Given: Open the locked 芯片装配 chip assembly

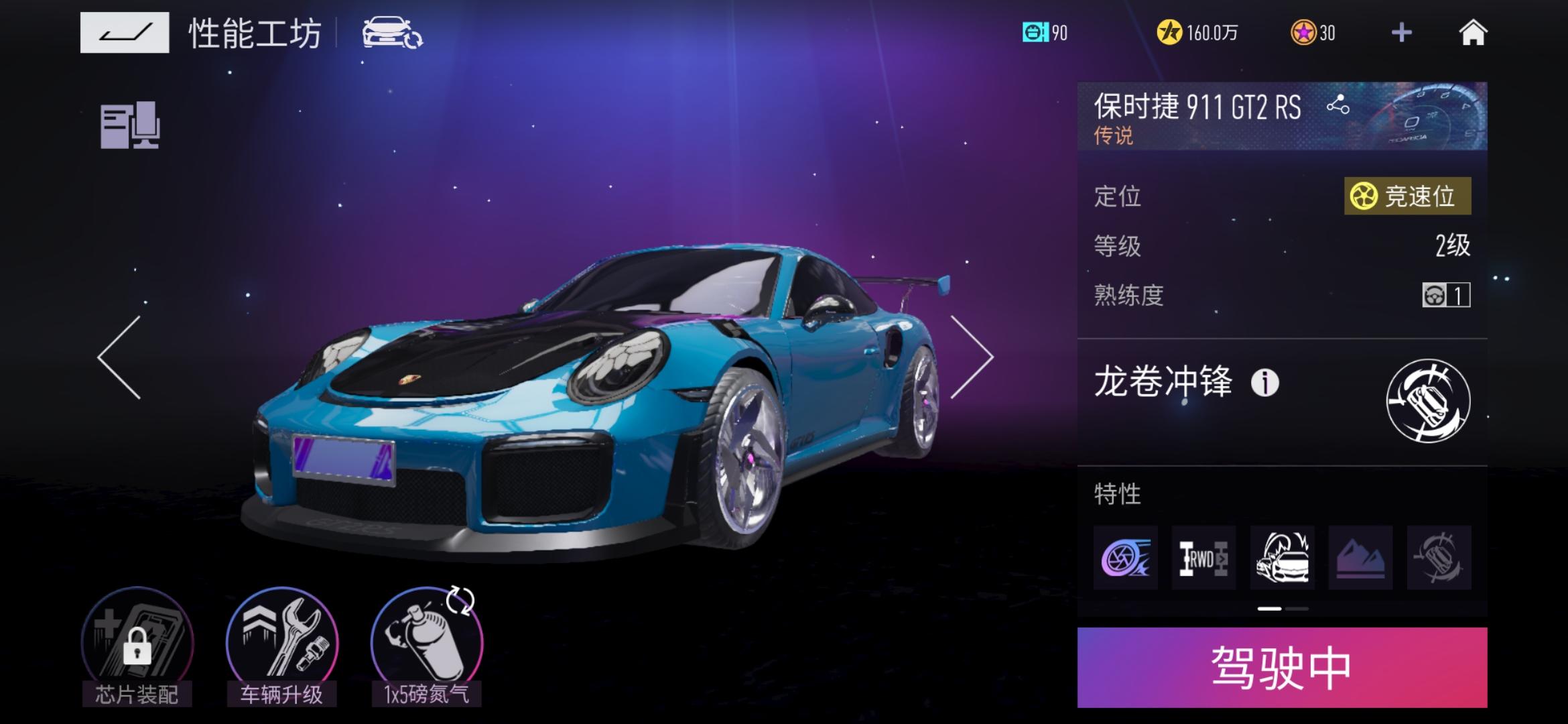Looking at the screenshot, I should click(x=137, y=645).
